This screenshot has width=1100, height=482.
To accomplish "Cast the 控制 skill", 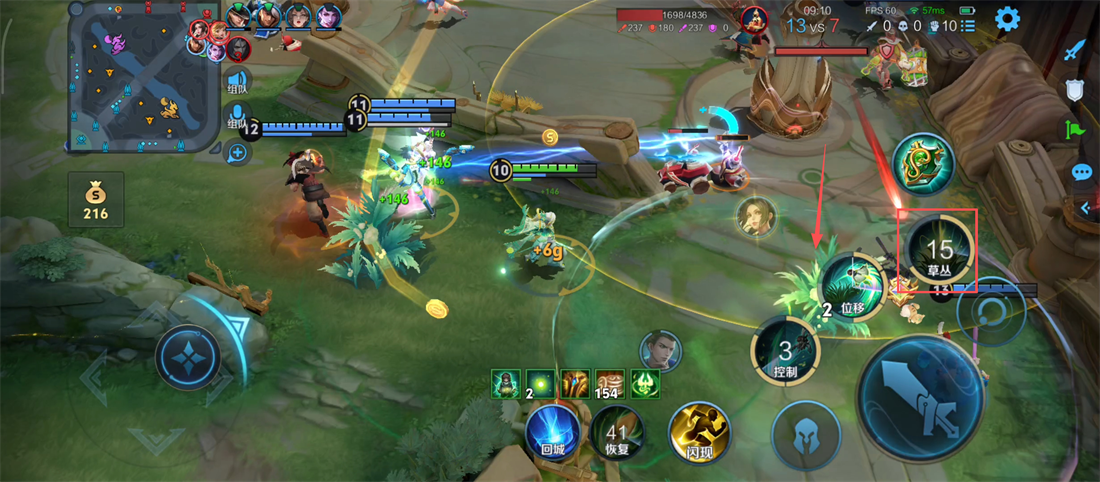I will point(786,354).
